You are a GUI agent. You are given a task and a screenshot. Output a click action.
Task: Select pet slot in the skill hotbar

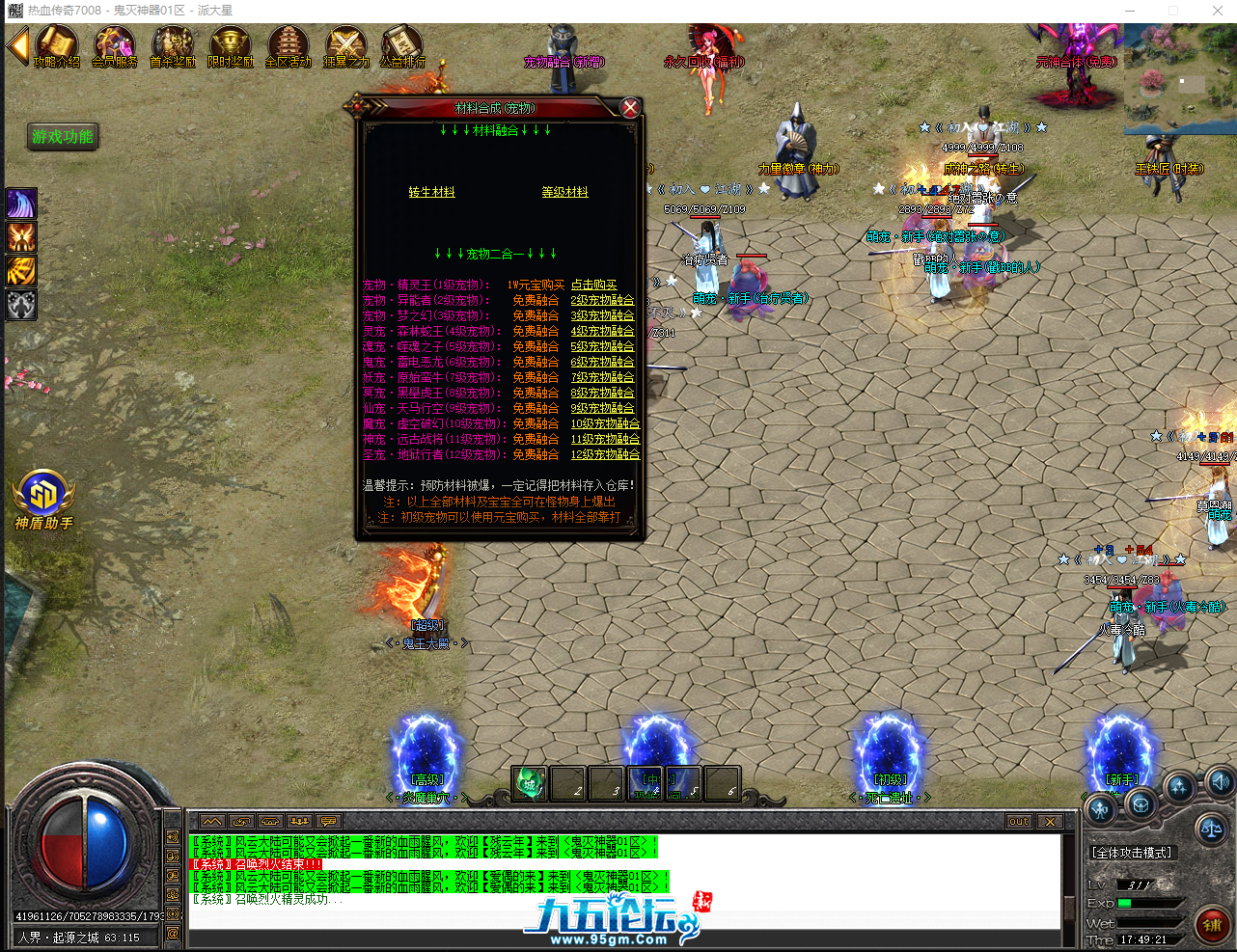click(529, 785)
